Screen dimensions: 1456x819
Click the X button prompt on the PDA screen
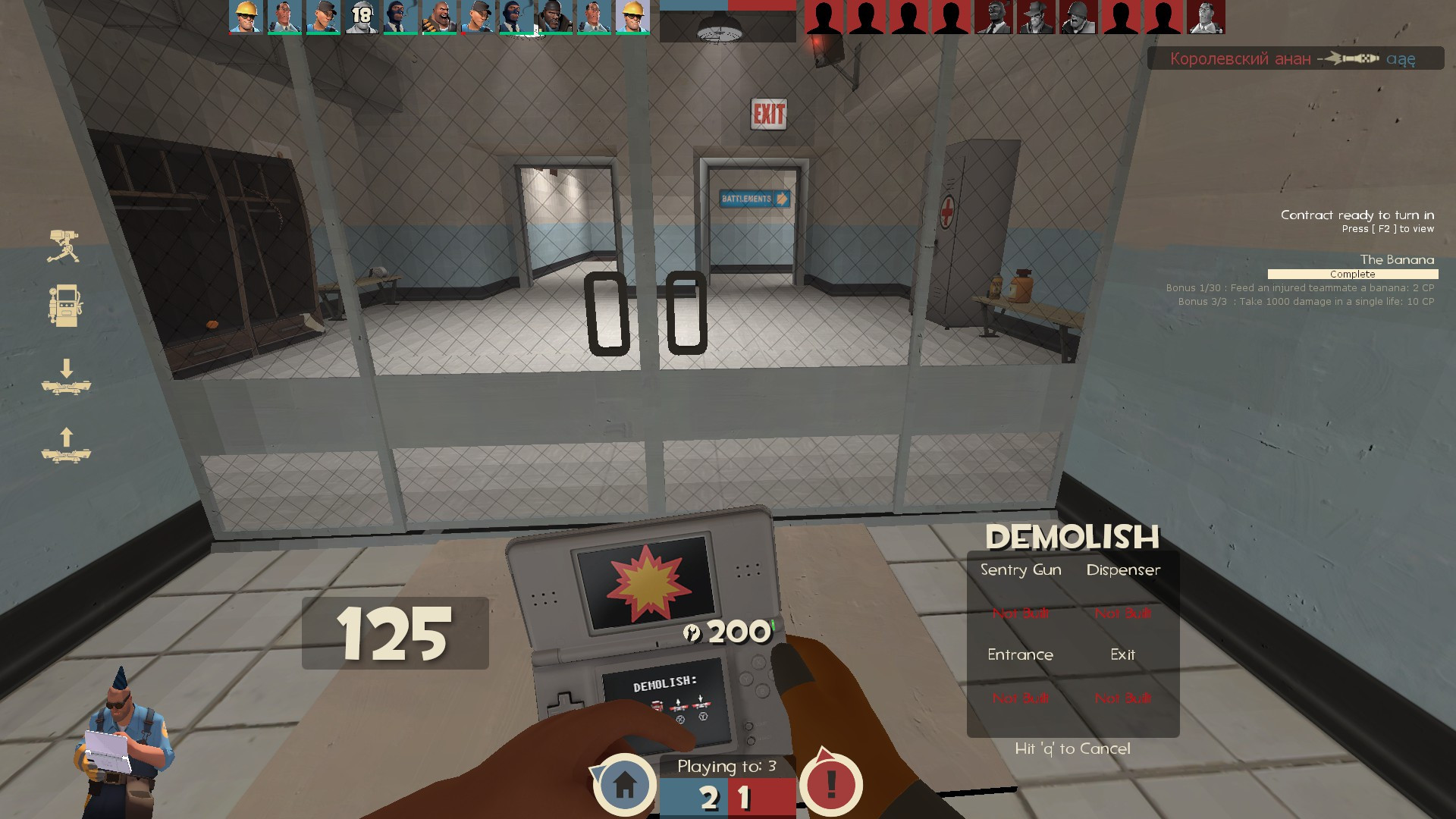pos(680,718)
